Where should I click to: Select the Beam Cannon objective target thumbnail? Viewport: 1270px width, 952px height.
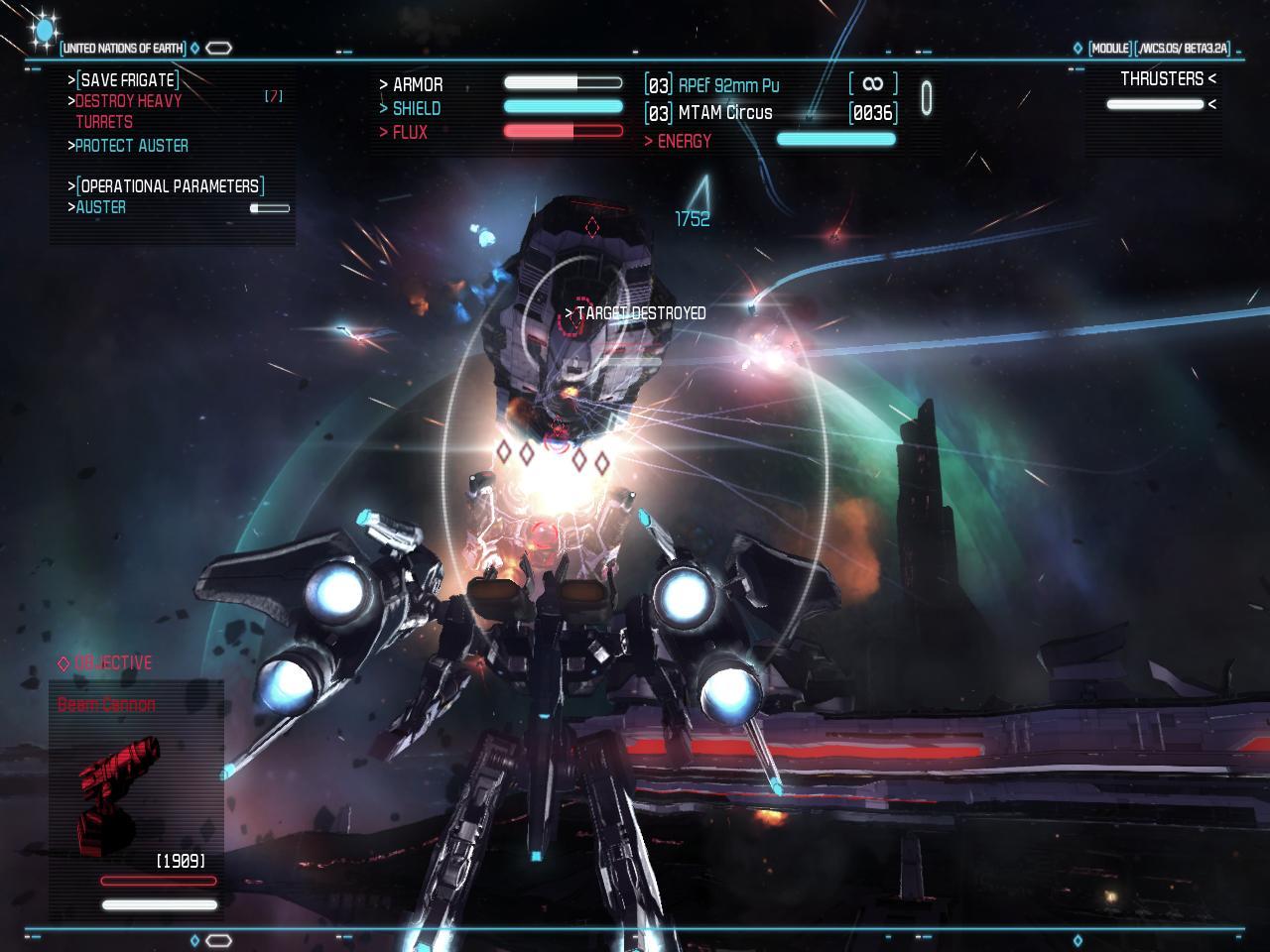click(121, 793)
